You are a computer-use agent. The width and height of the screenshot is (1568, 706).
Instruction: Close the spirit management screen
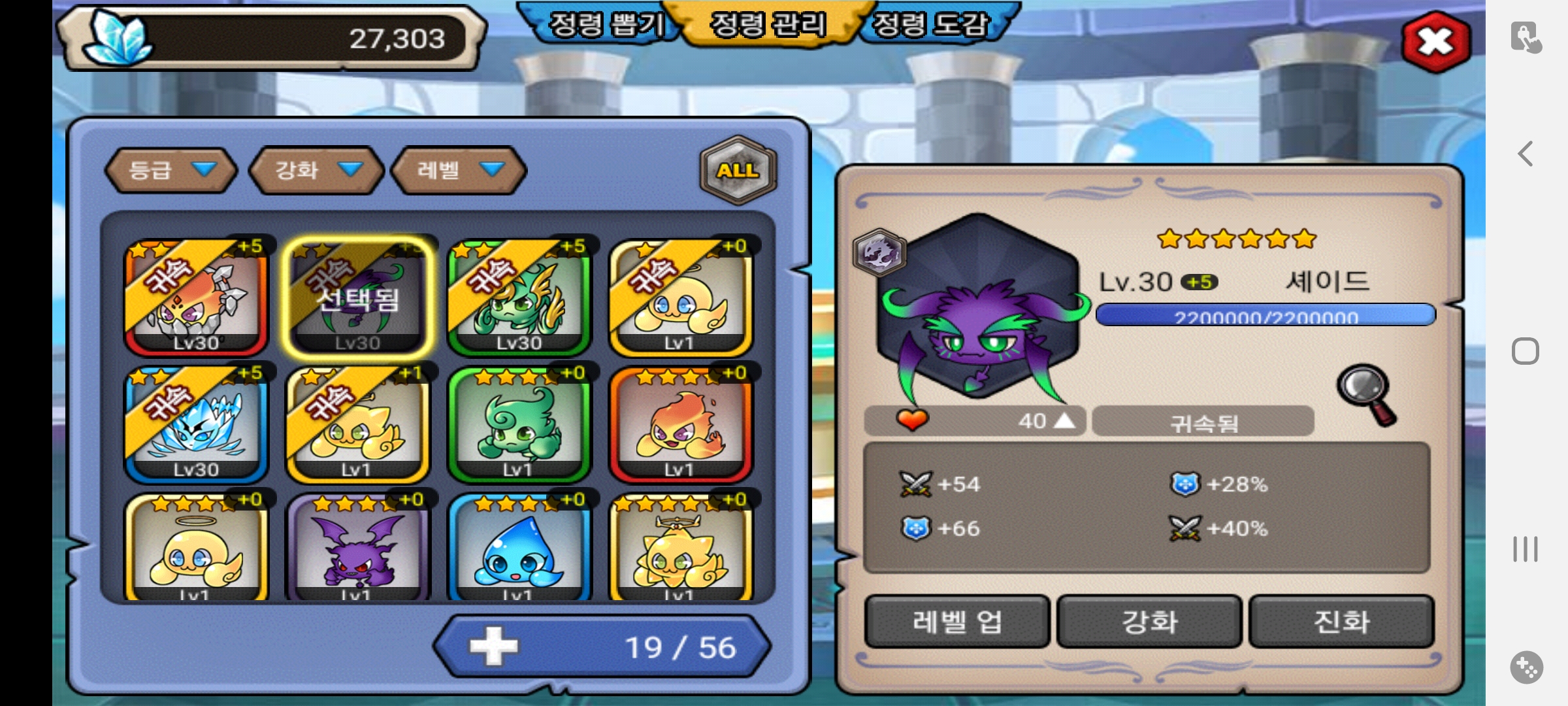[x=1435, y=42]
